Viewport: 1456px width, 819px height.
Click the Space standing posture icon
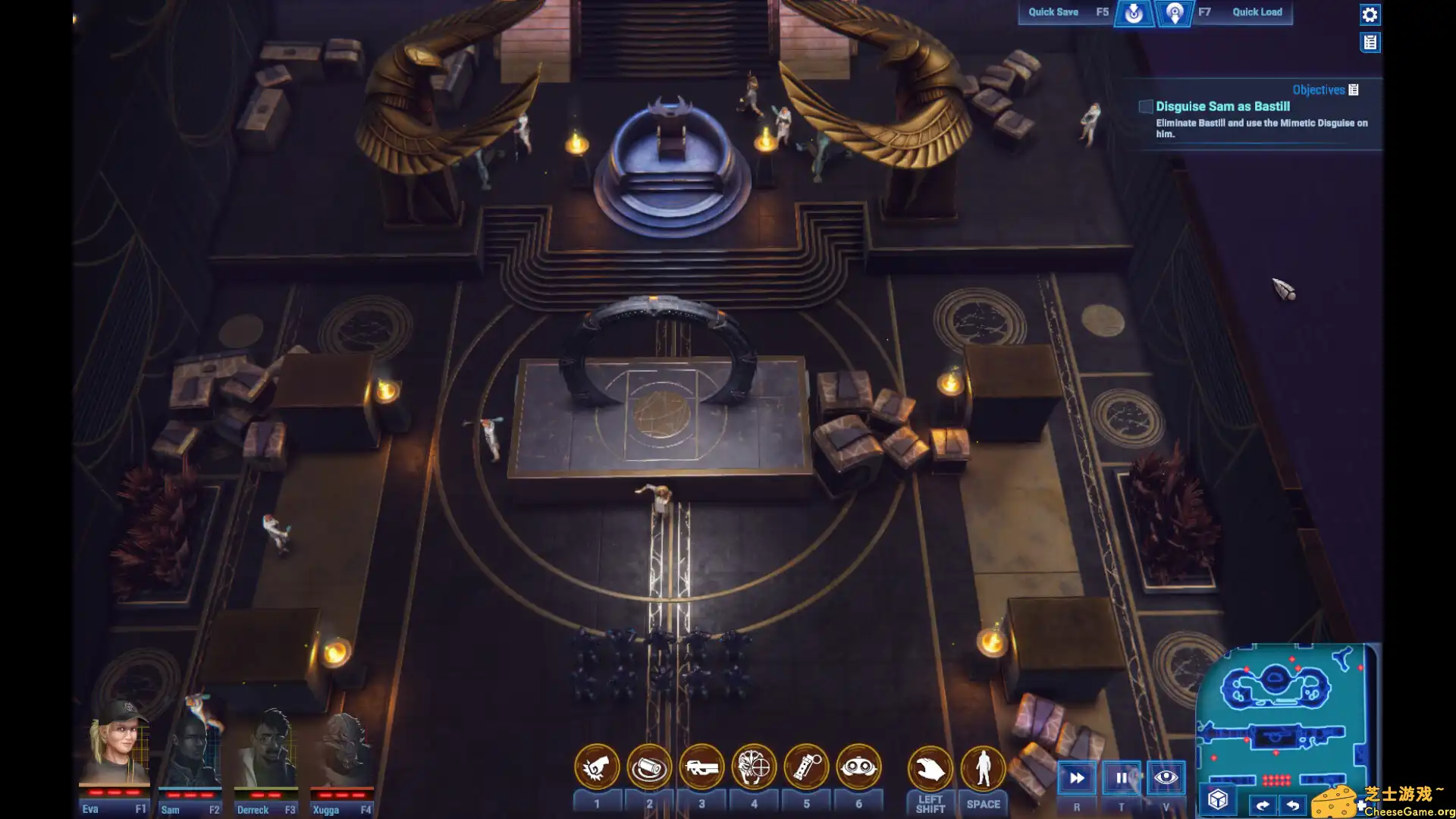click(x=983, y=767)
